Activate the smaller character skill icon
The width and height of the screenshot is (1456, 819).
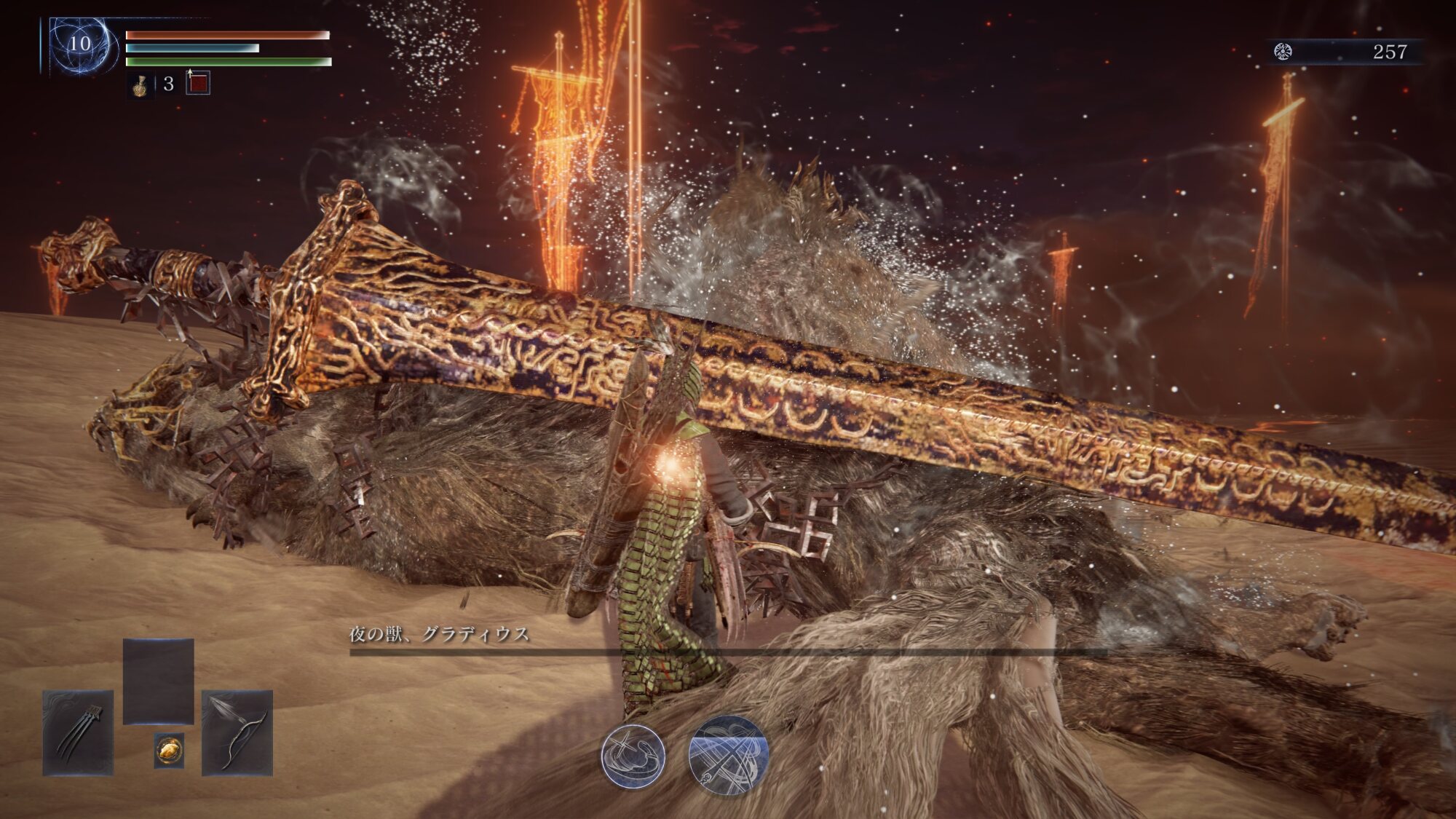[633, 756]
